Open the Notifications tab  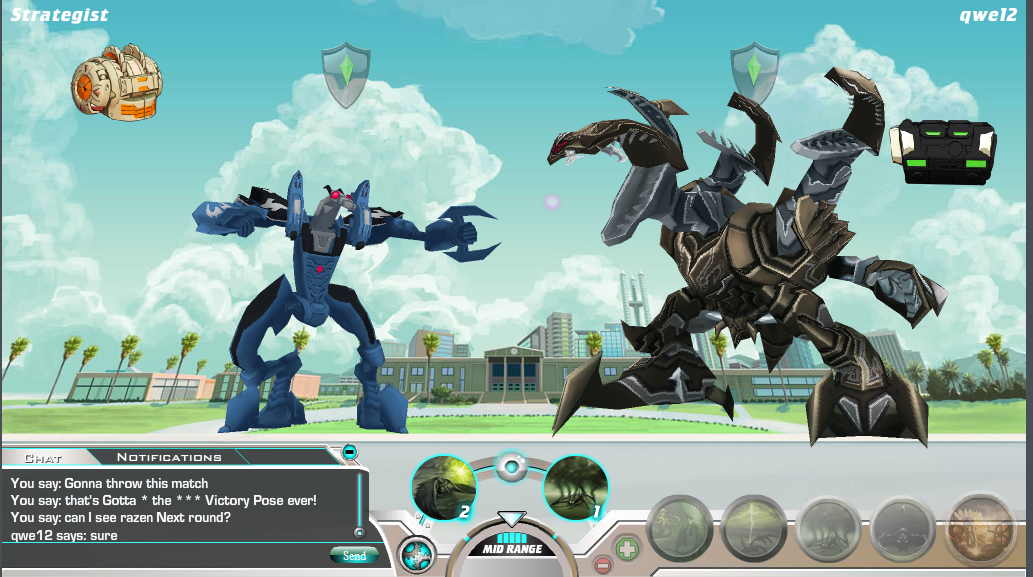[169, 458]
